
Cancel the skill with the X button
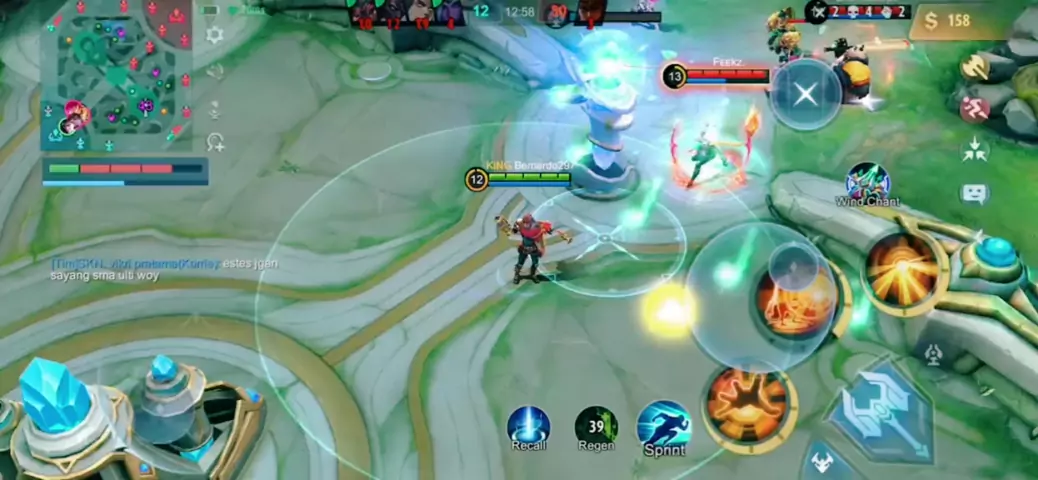pos(805,94)
